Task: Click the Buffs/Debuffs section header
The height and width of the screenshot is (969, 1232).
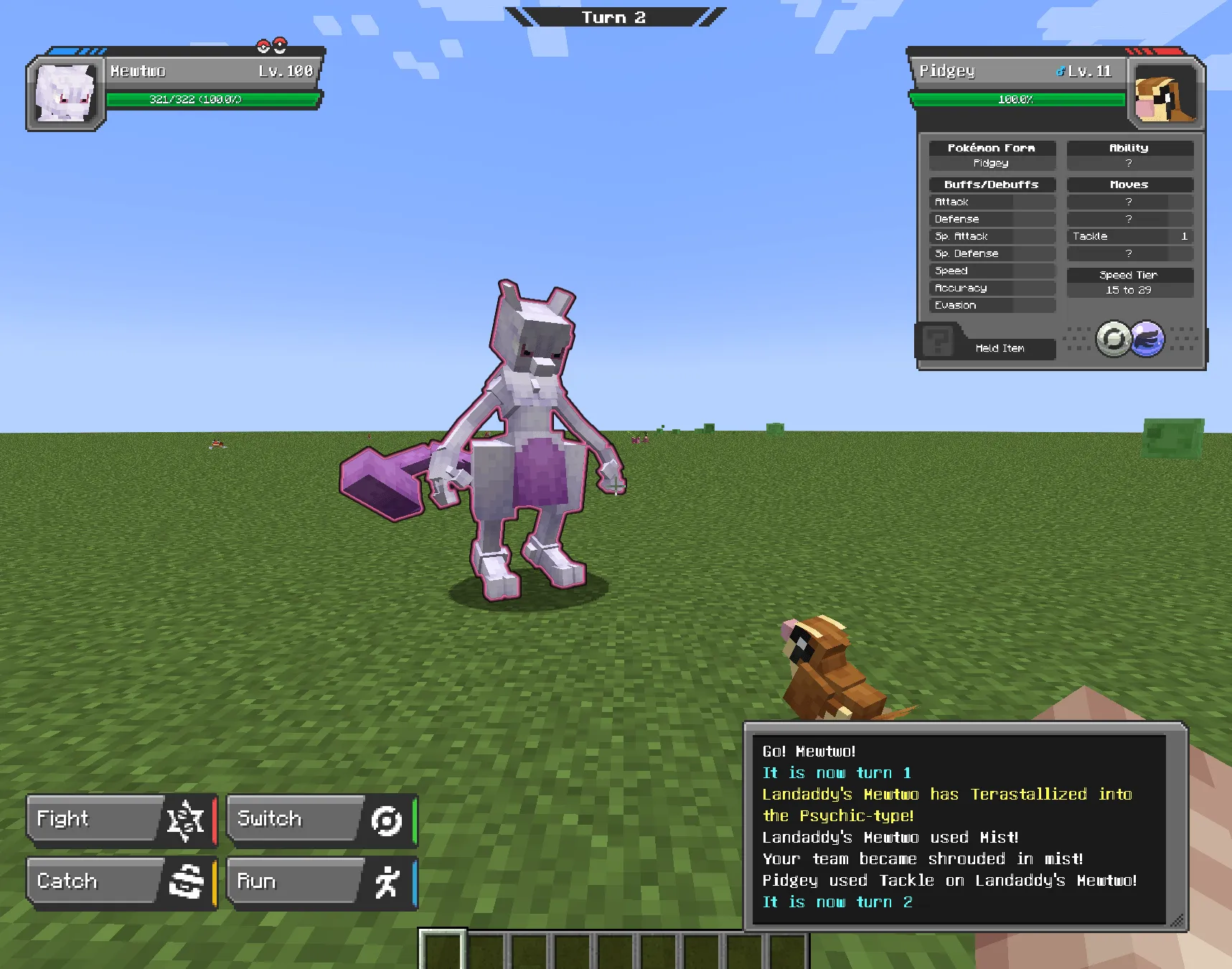Action: 991,184
